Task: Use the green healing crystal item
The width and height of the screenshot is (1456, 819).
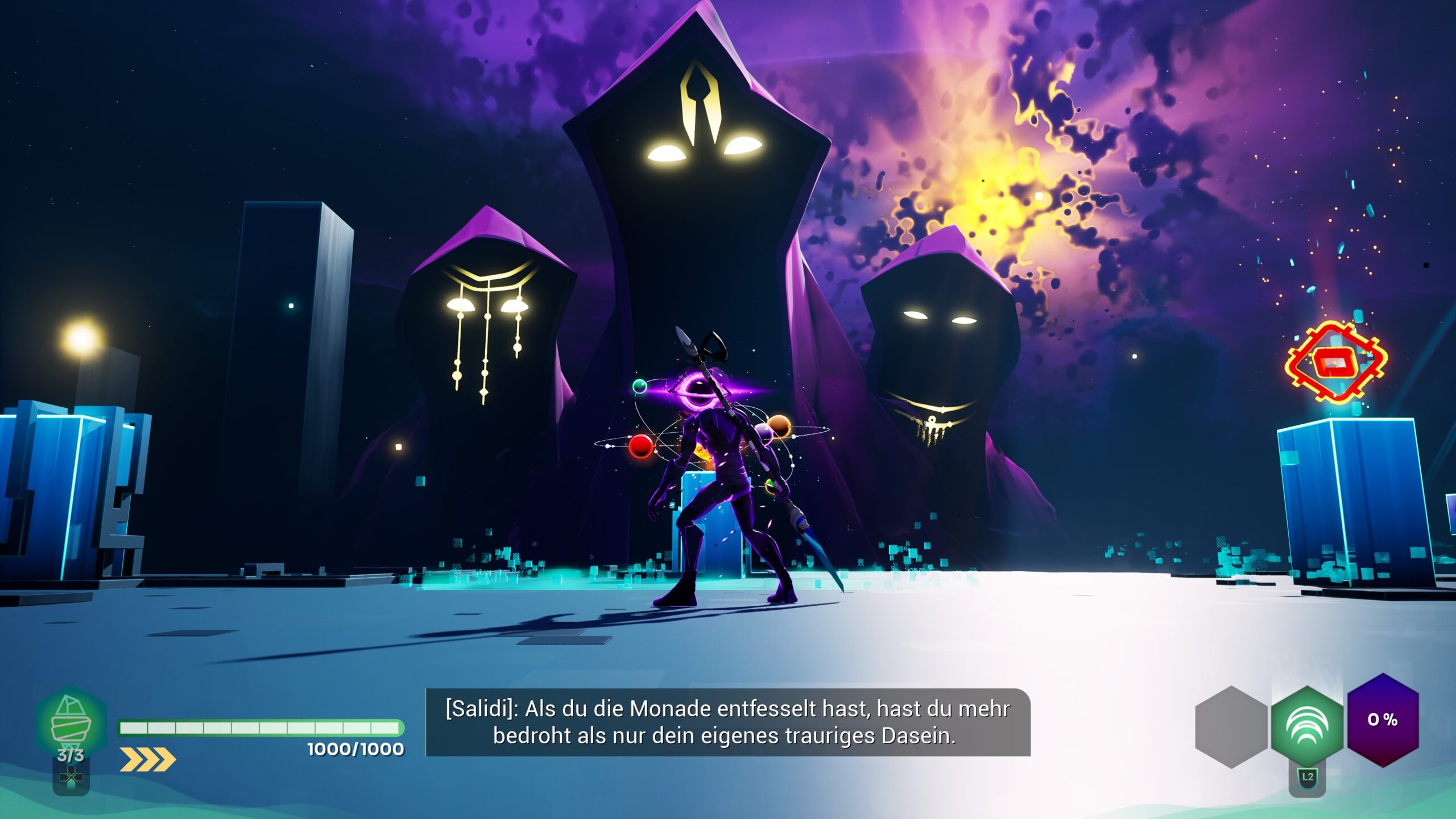Action: 71,721
